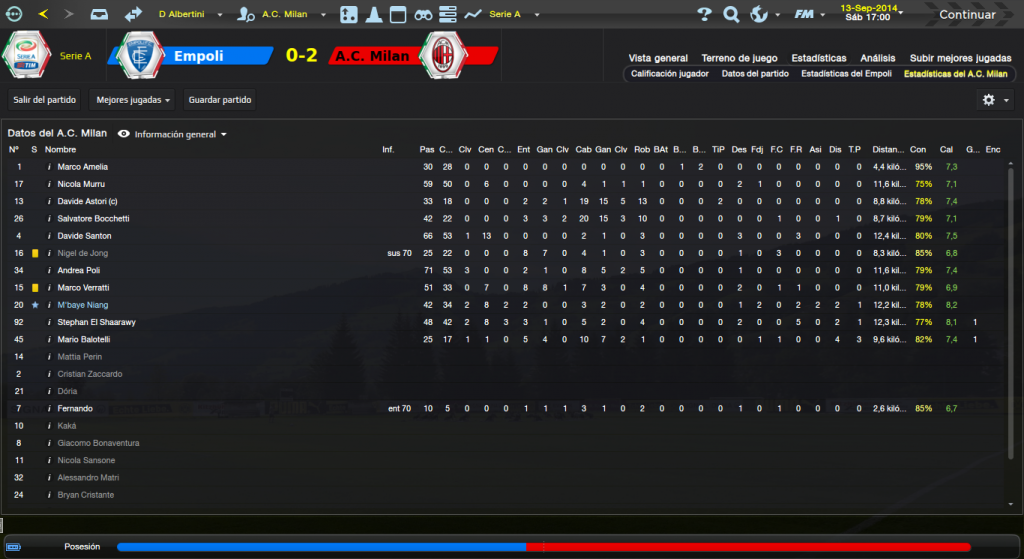Viewport: 1024px width, 559px height.
Task: Click the back arrow navigation button
Action: click(x=43, y=15)
